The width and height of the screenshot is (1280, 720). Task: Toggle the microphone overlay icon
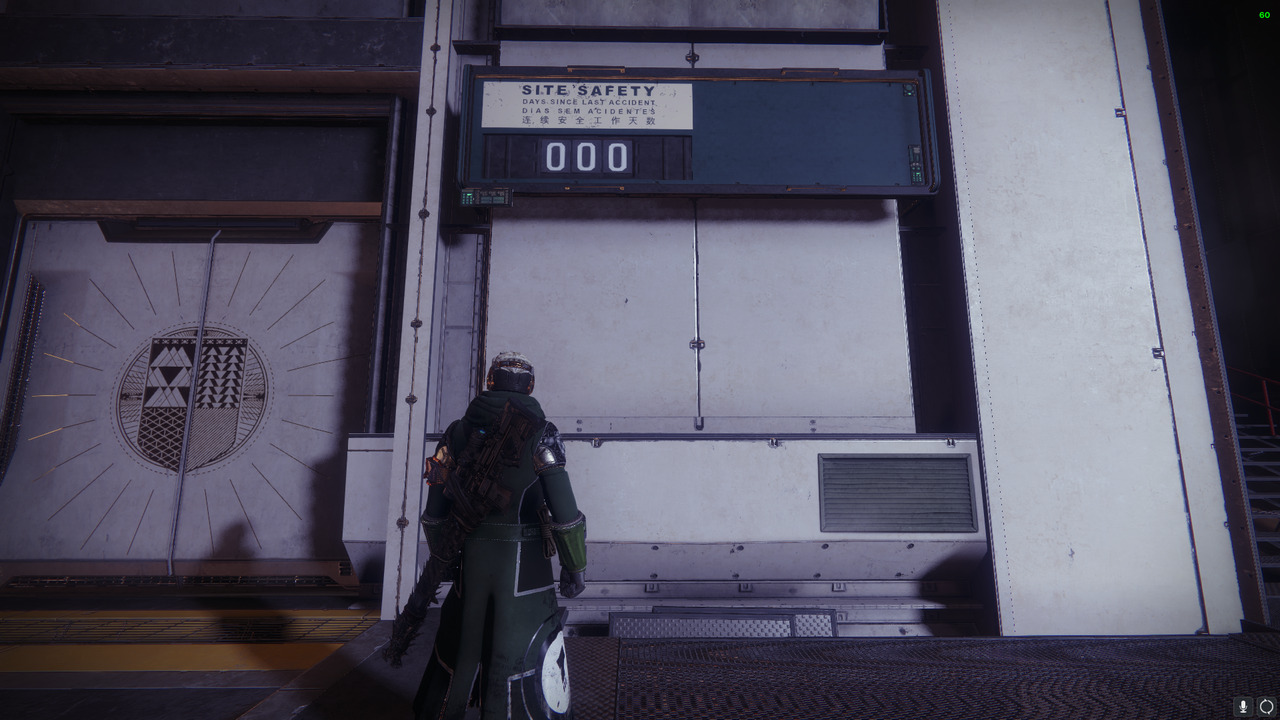[x=1243, y=707]
